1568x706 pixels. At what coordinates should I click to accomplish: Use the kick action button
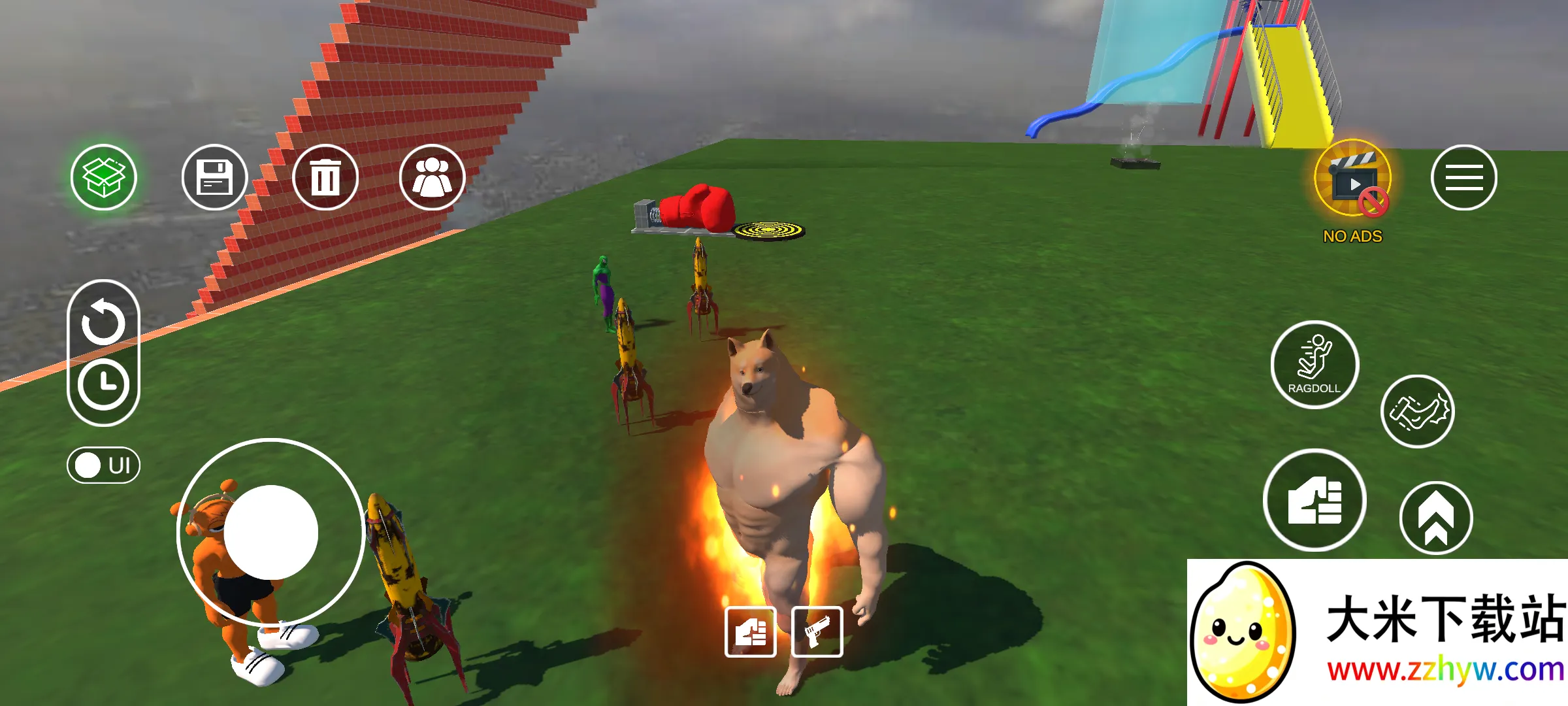[x=1417, y=412]
